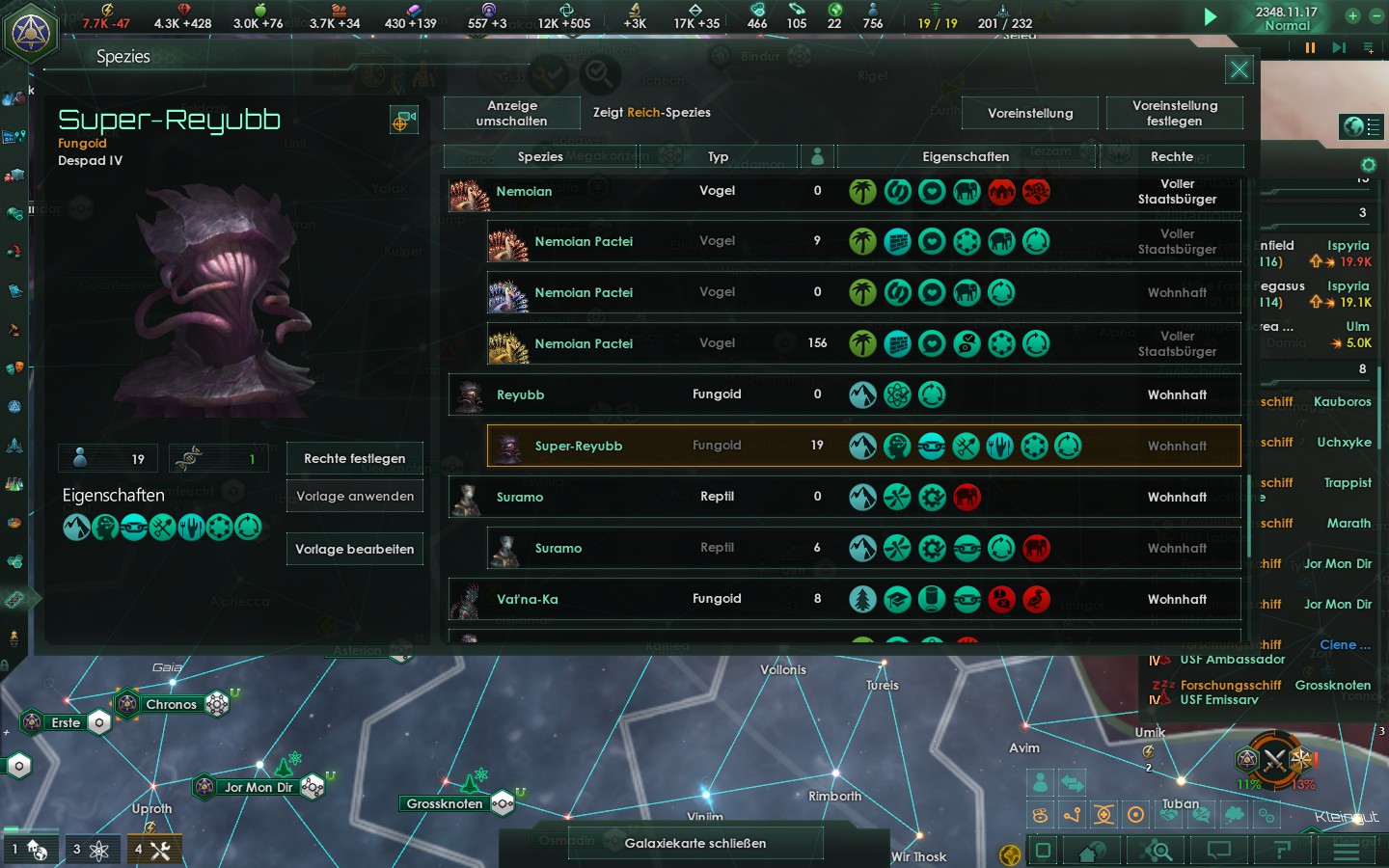Screen dimensions: 1389x868
Task: Close the Spezies window
Action: click(x=1239, y=69)
